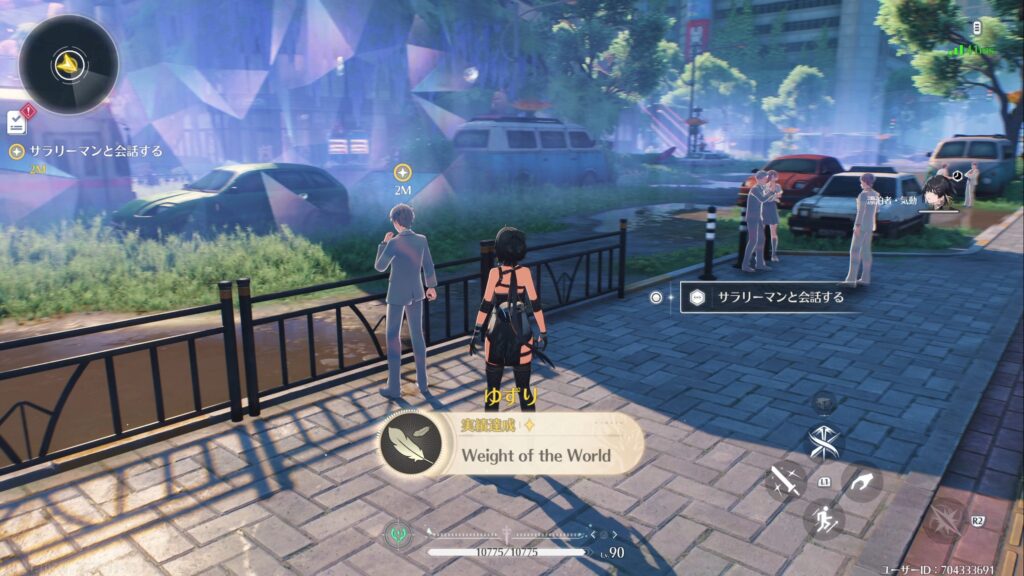Viewport: 1024px width, 576px height.
Task: Trigger the running figure dodge button
Action: [x=824, y=519]
